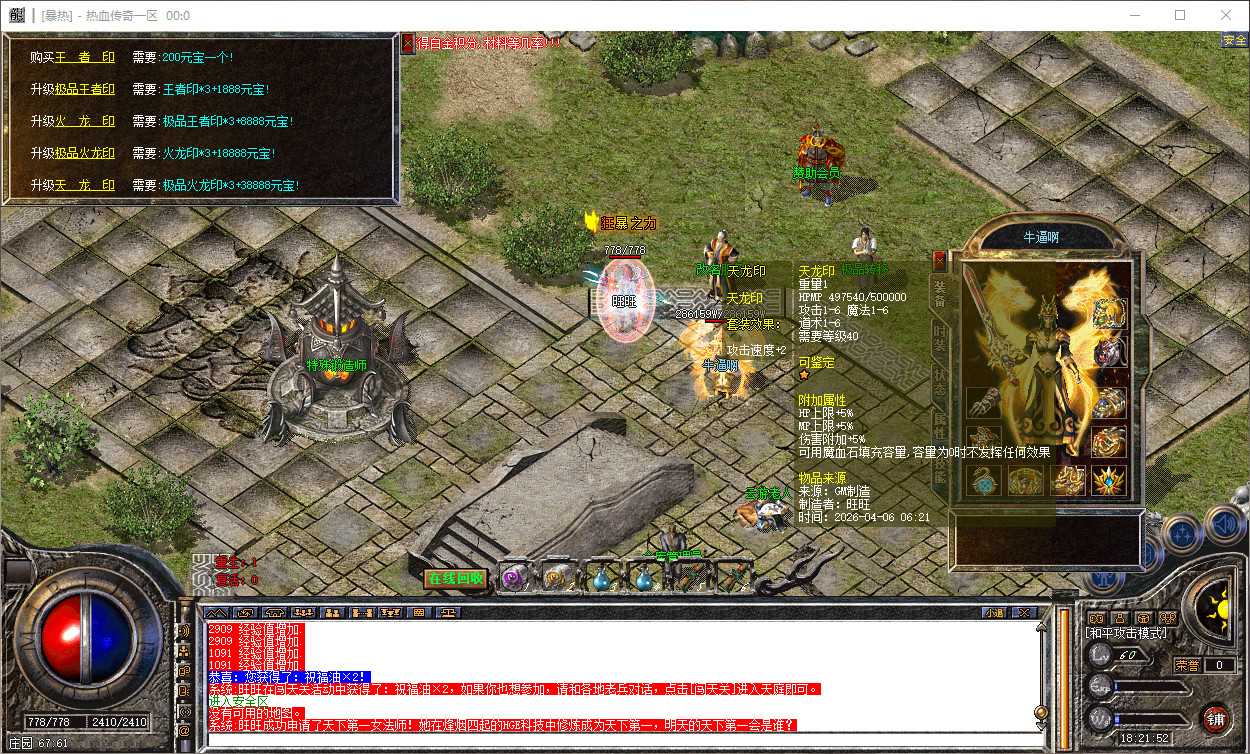Click the 小退 logout button on chat bar
Image resolution: width=1250 pixels, height=754 pixels.
[993, 612]
